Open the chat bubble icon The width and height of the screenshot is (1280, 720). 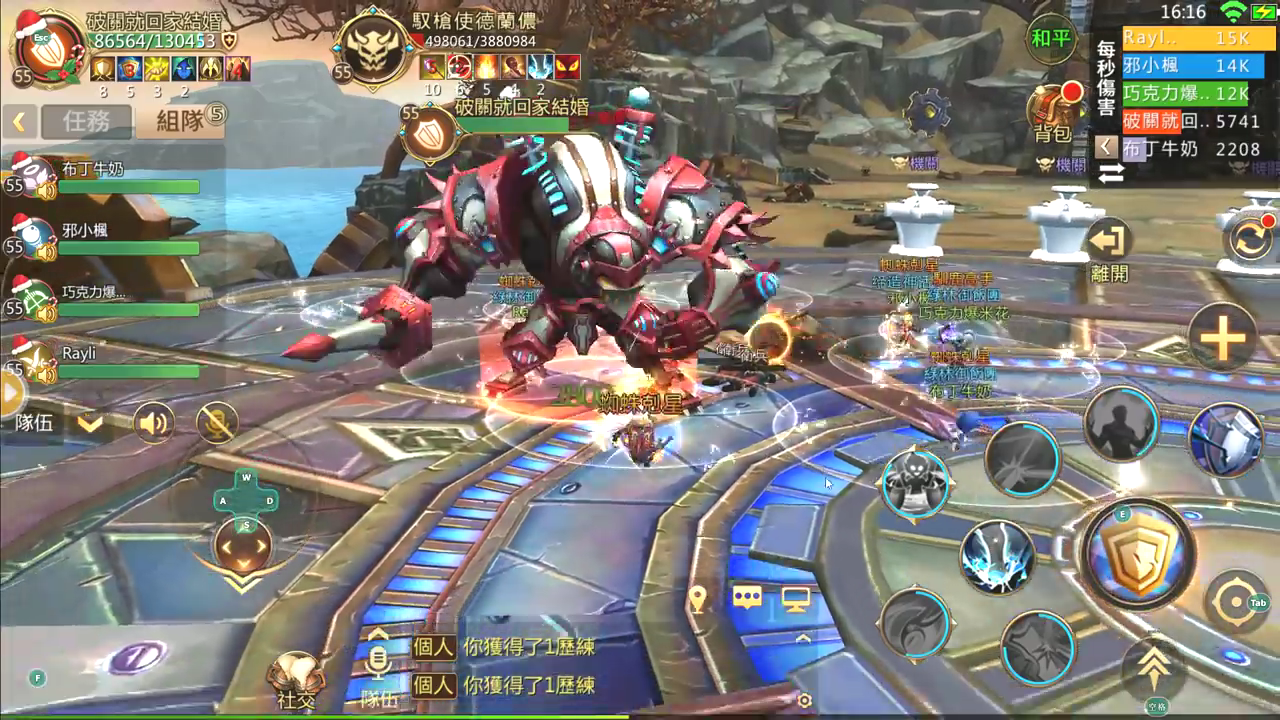click(747, 598)
